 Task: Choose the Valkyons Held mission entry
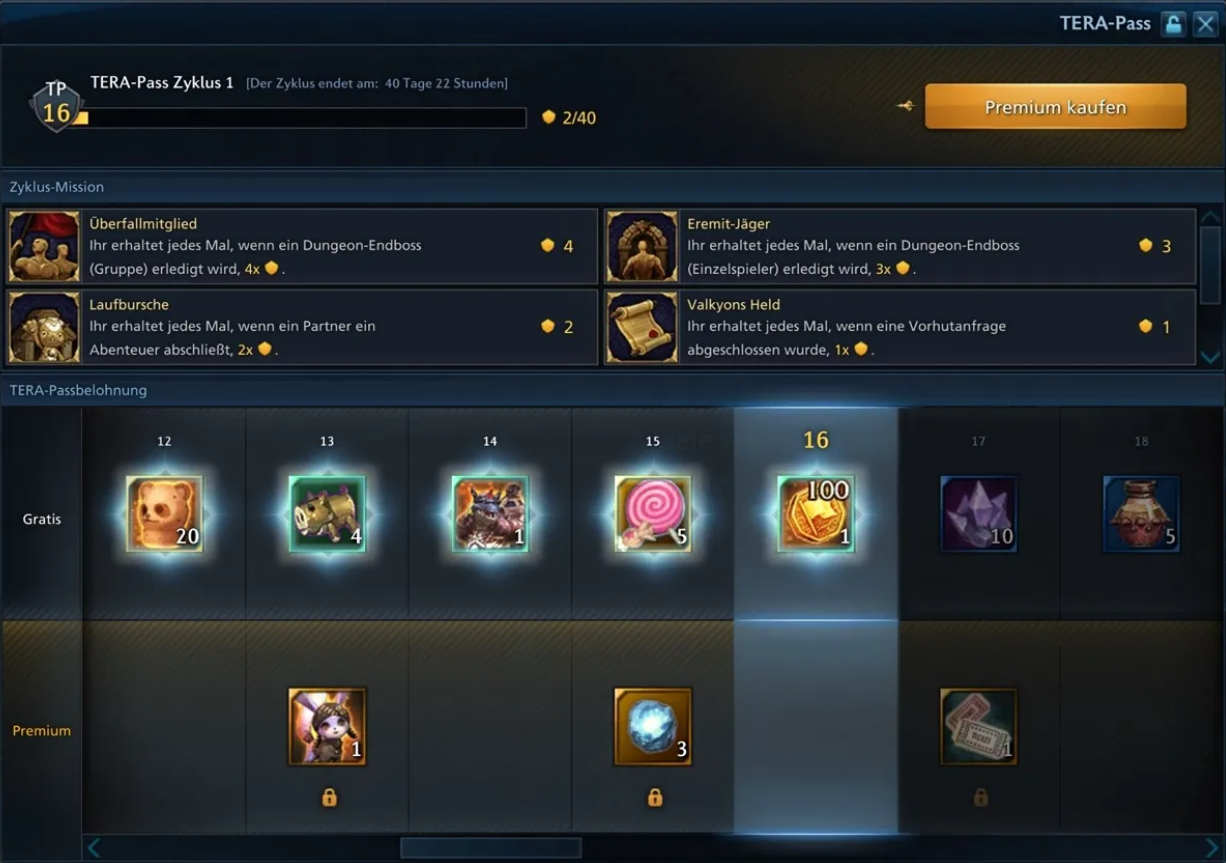899,327
